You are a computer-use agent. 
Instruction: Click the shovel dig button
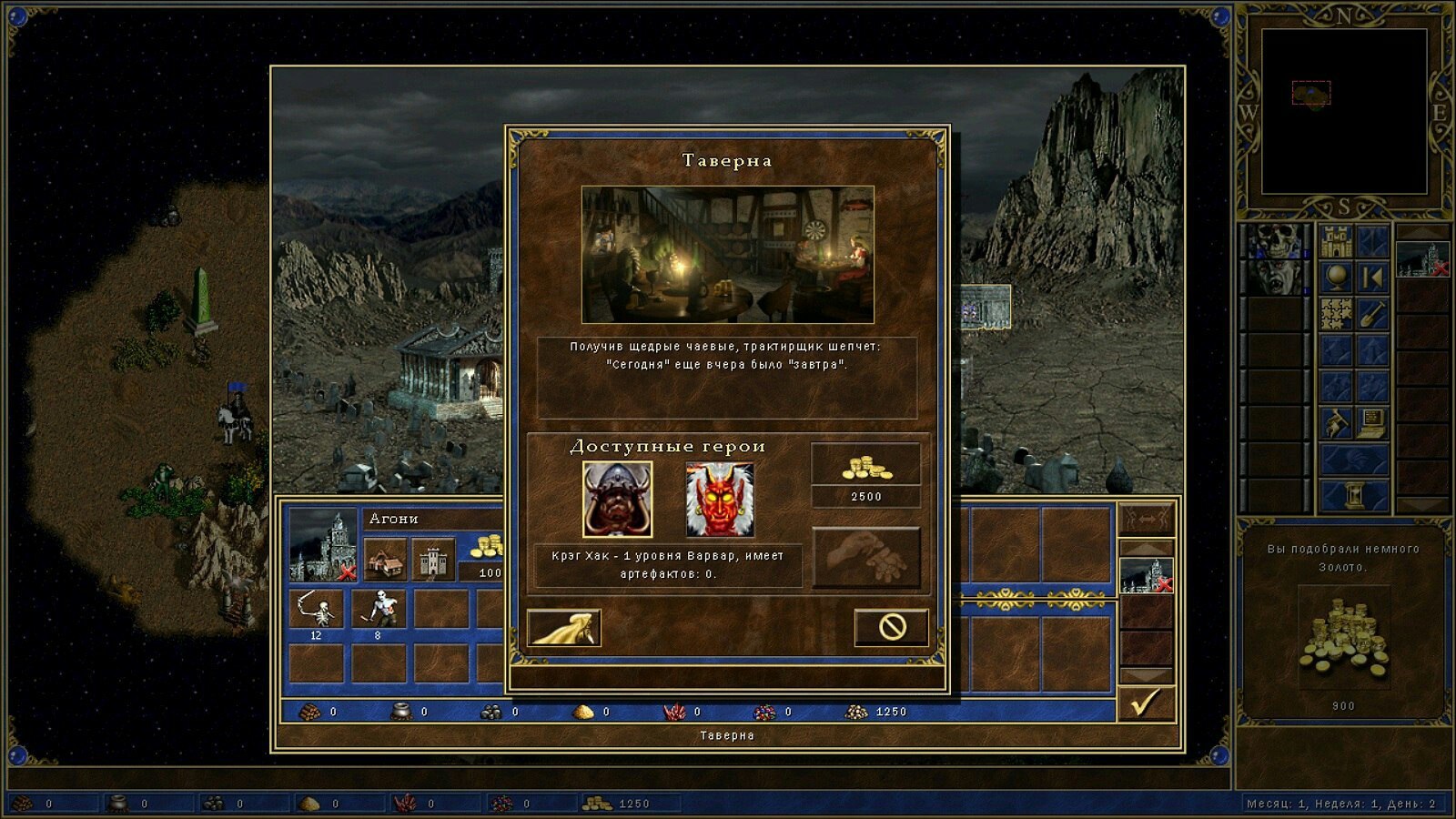coord(1373,314)
